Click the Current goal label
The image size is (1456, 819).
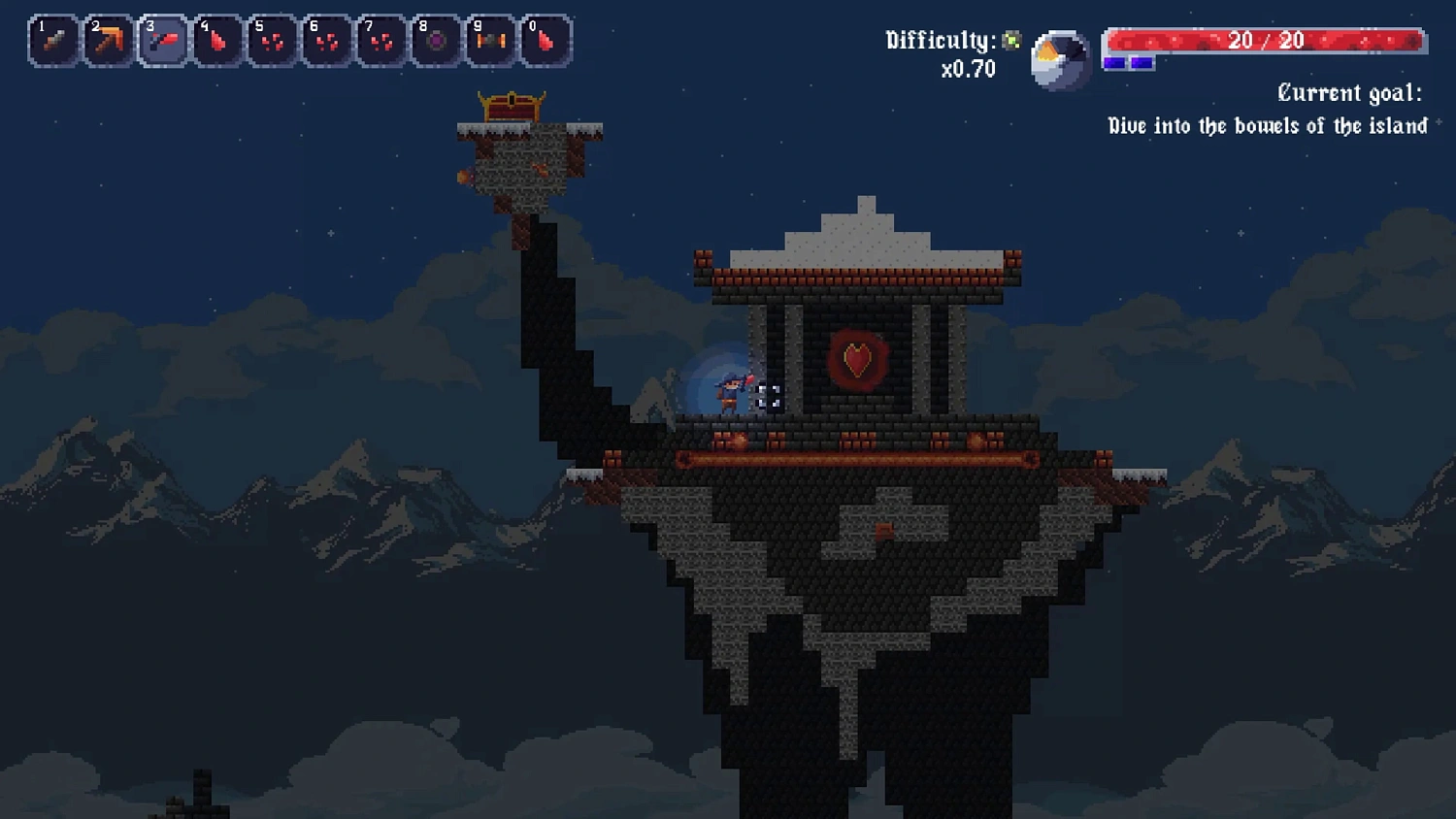tap(1349, 92)
